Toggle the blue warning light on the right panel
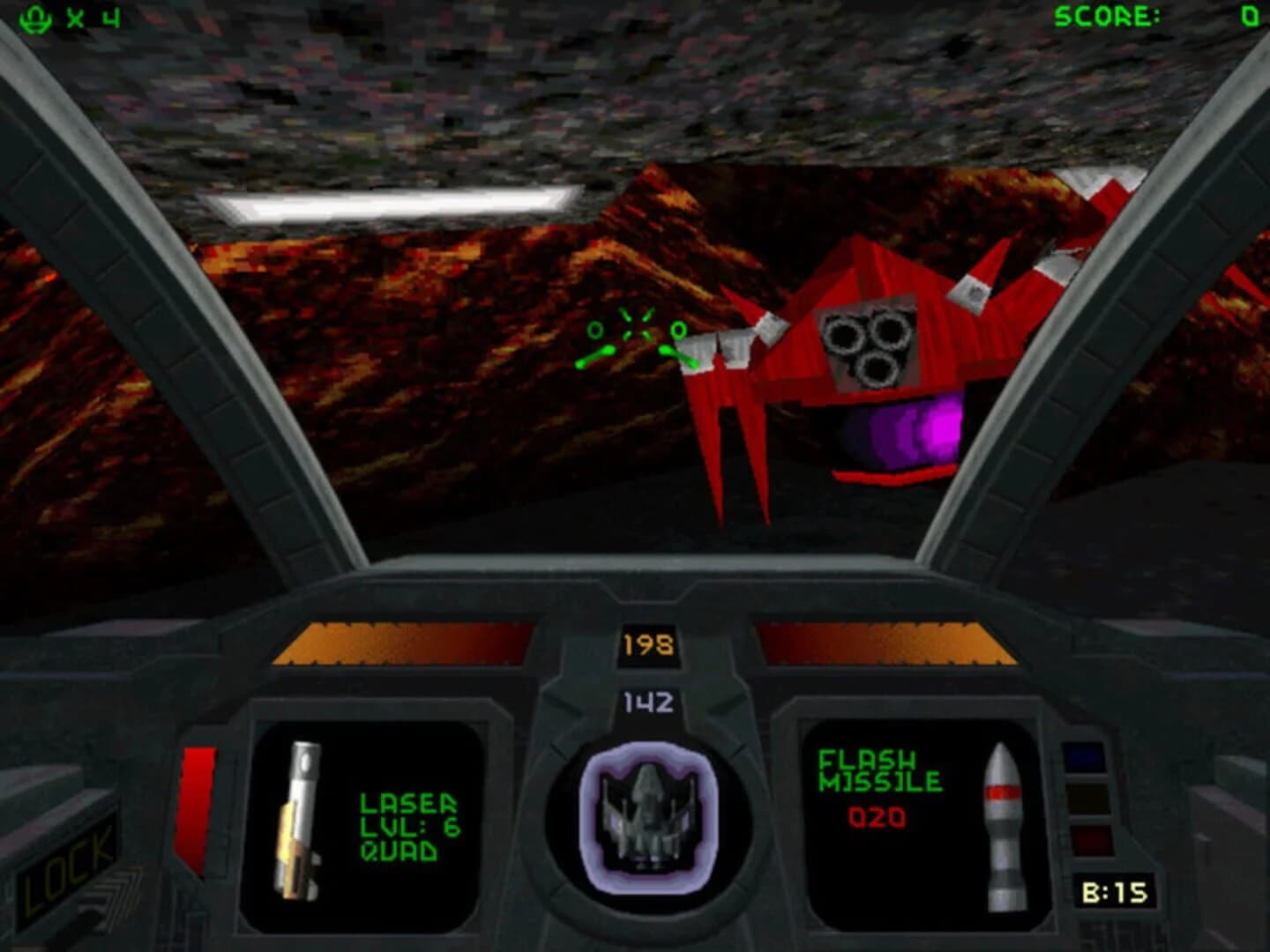Screen dimensions: 1270x952 1085,756
